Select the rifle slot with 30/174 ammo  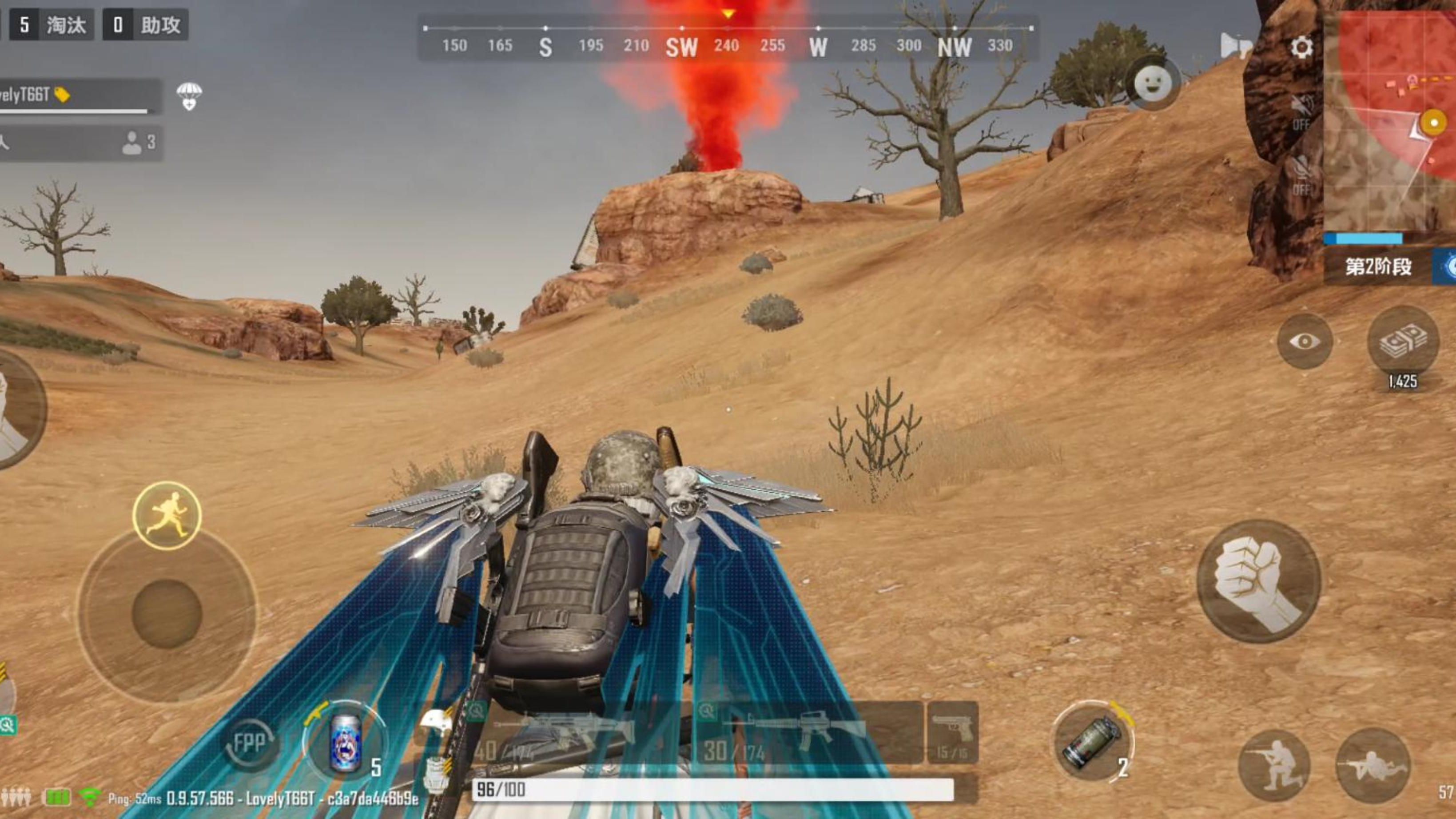point(808,732)
